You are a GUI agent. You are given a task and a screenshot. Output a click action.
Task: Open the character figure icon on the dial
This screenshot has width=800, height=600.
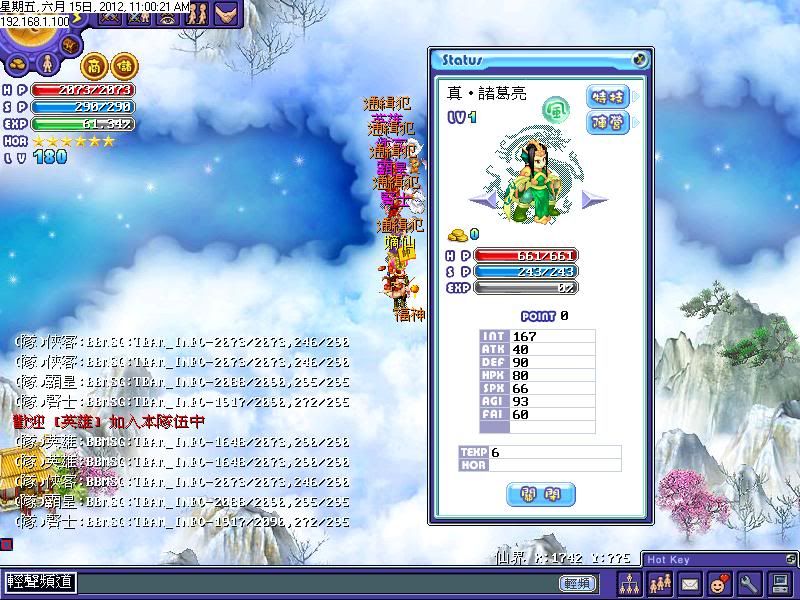click(45, 64)
